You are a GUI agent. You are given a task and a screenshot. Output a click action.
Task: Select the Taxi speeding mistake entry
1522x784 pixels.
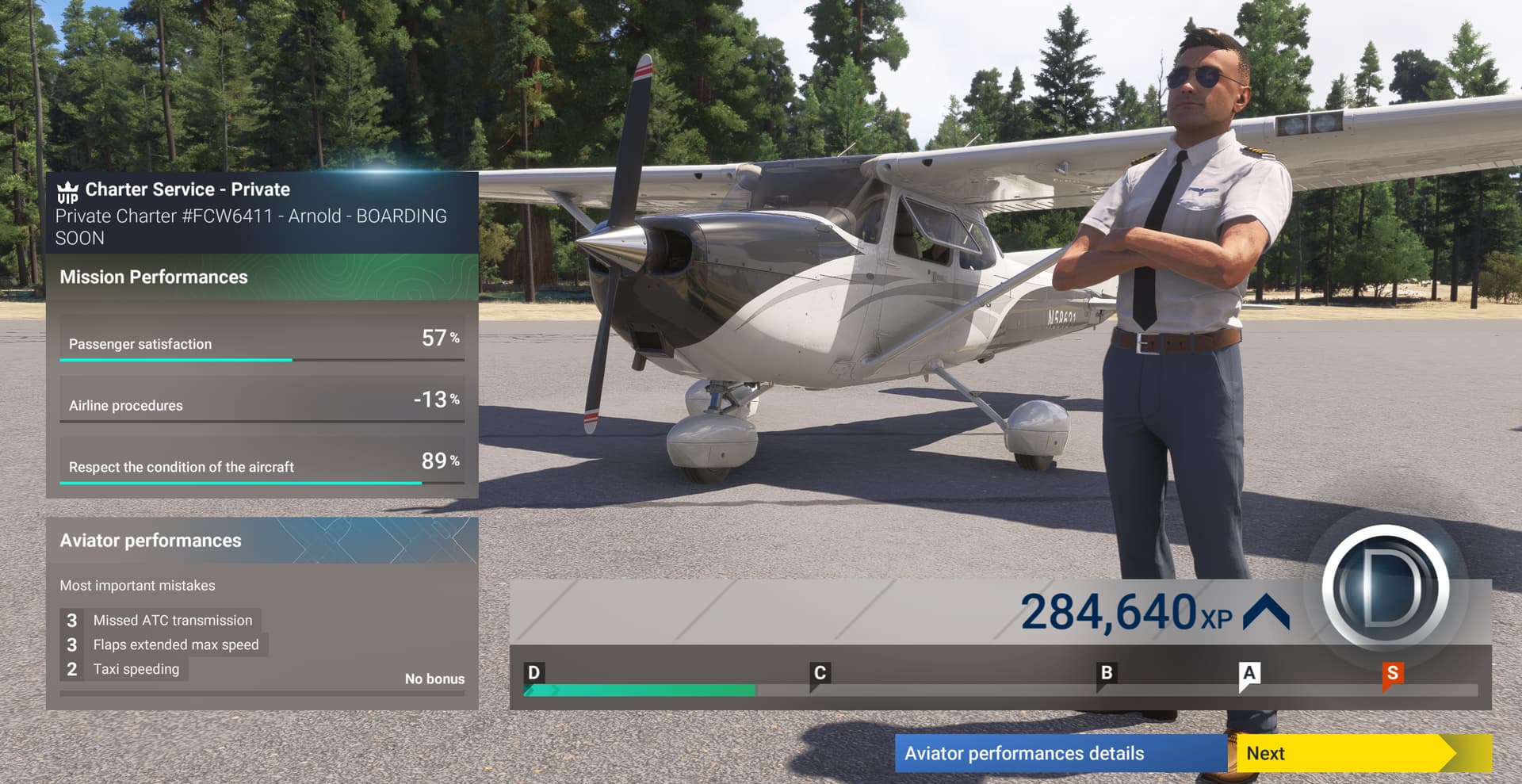pyautogui.click(x=139, y=669)
